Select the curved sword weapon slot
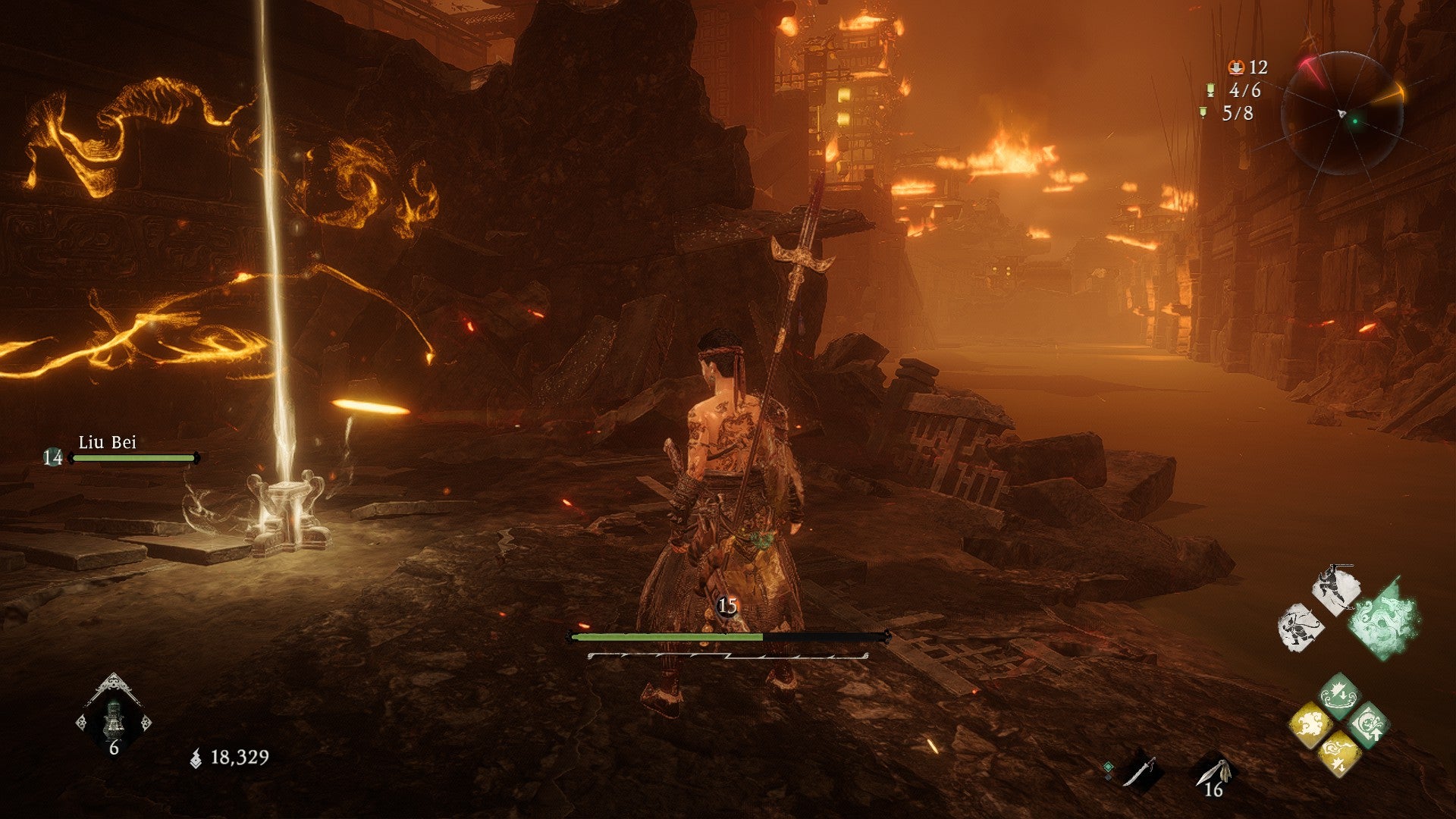The height and width of the screenshot is (819, 1456). pos(1139,772)
